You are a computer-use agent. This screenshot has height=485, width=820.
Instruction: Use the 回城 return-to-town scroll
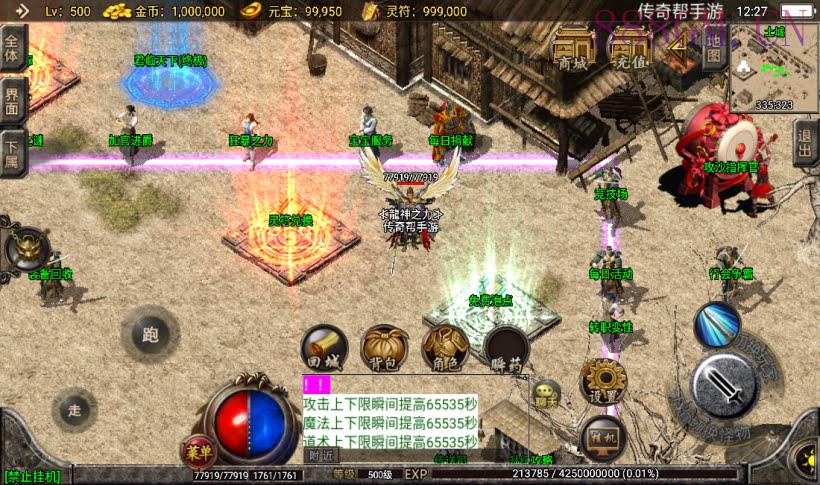click(x=325, y=348)
